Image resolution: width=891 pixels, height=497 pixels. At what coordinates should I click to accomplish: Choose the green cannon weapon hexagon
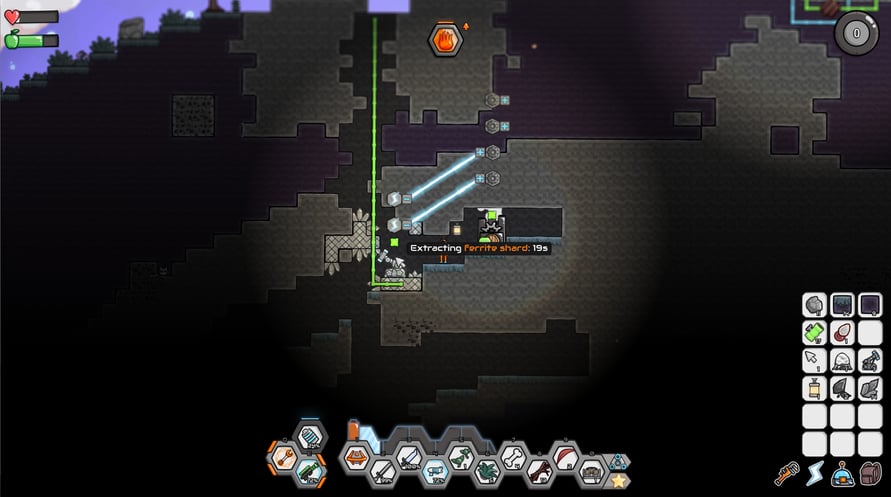click(x=309, y=470)
